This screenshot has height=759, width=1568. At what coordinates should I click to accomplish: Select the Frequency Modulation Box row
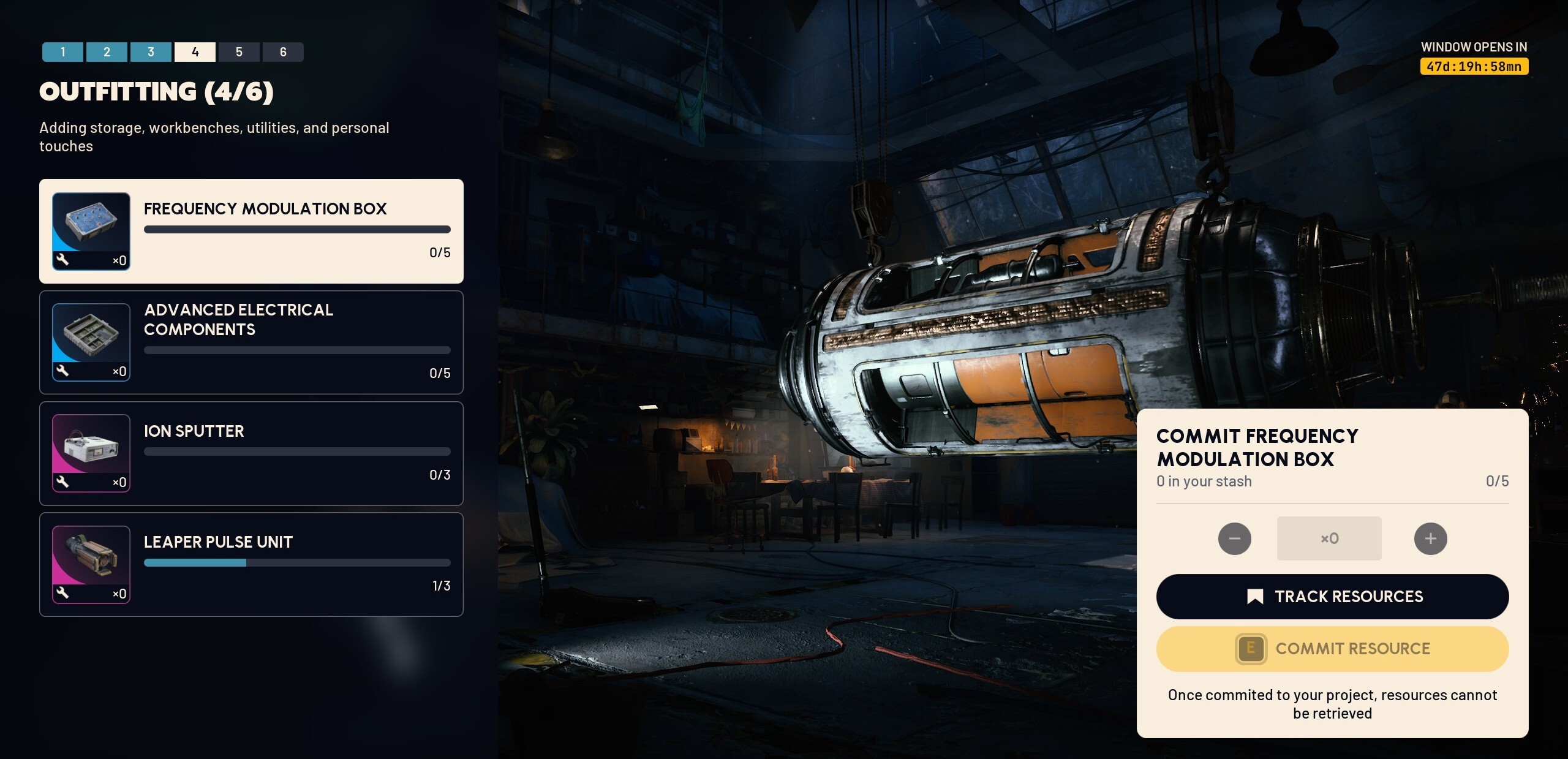(251, 231)
